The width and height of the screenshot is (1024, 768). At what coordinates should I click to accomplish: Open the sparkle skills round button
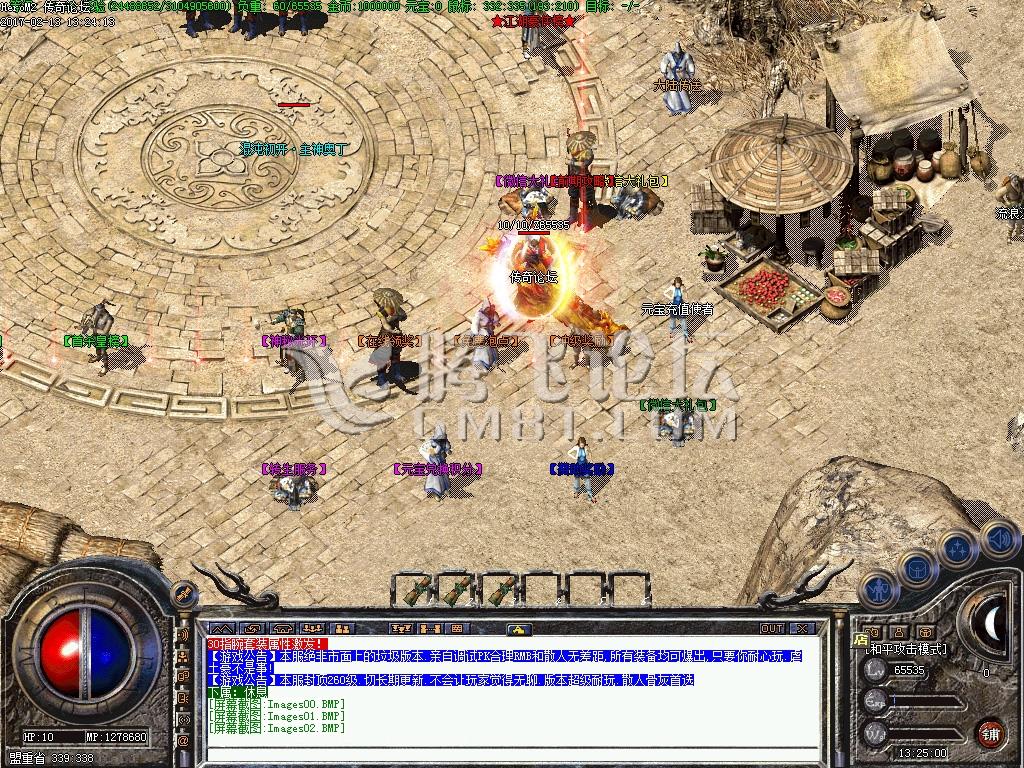957,549
